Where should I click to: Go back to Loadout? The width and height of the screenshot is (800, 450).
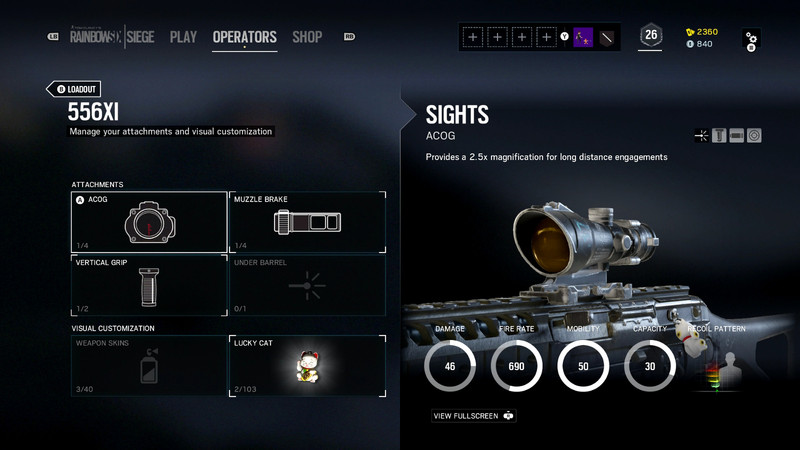[75, 89]
